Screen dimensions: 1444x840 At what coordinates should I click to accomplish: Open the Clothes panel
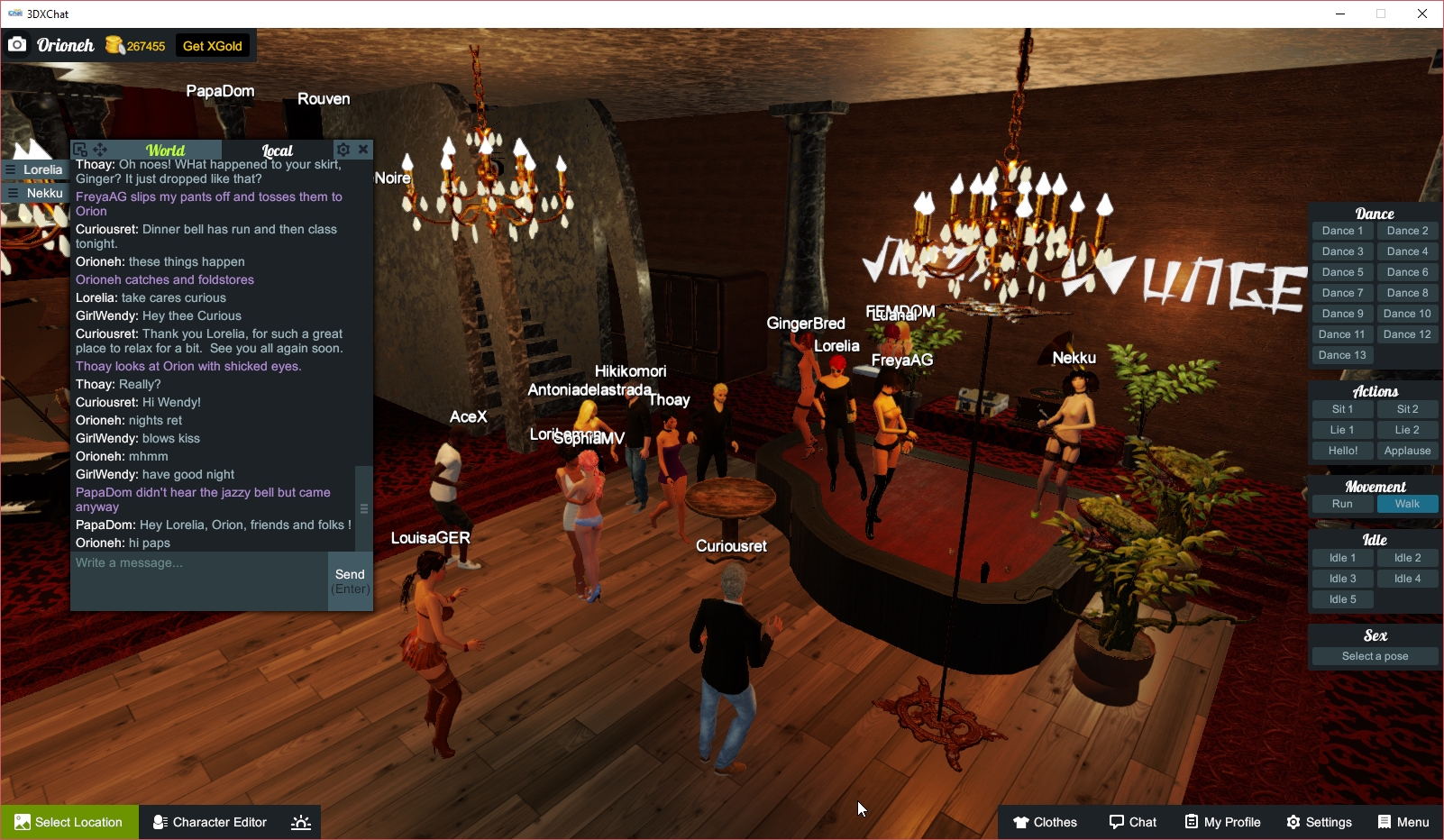click(x=1045, y=821)
